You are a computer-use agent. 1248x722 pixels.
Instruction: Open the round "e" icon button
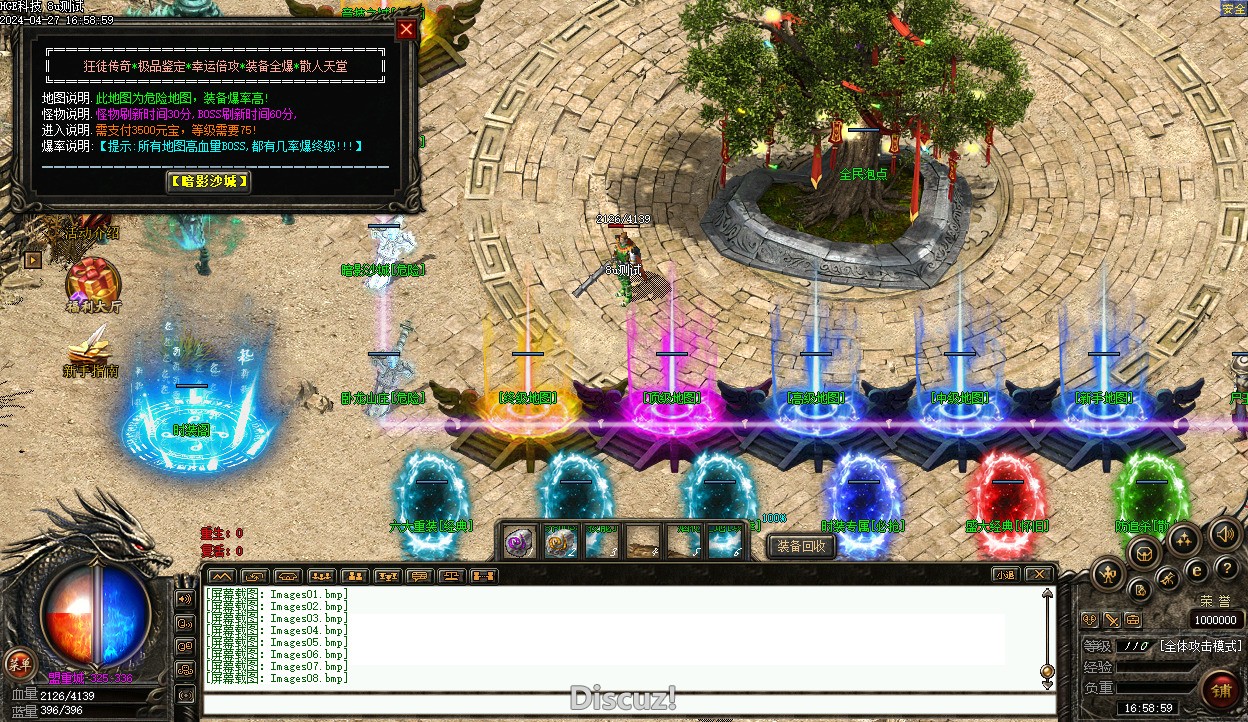(1197, 571)
